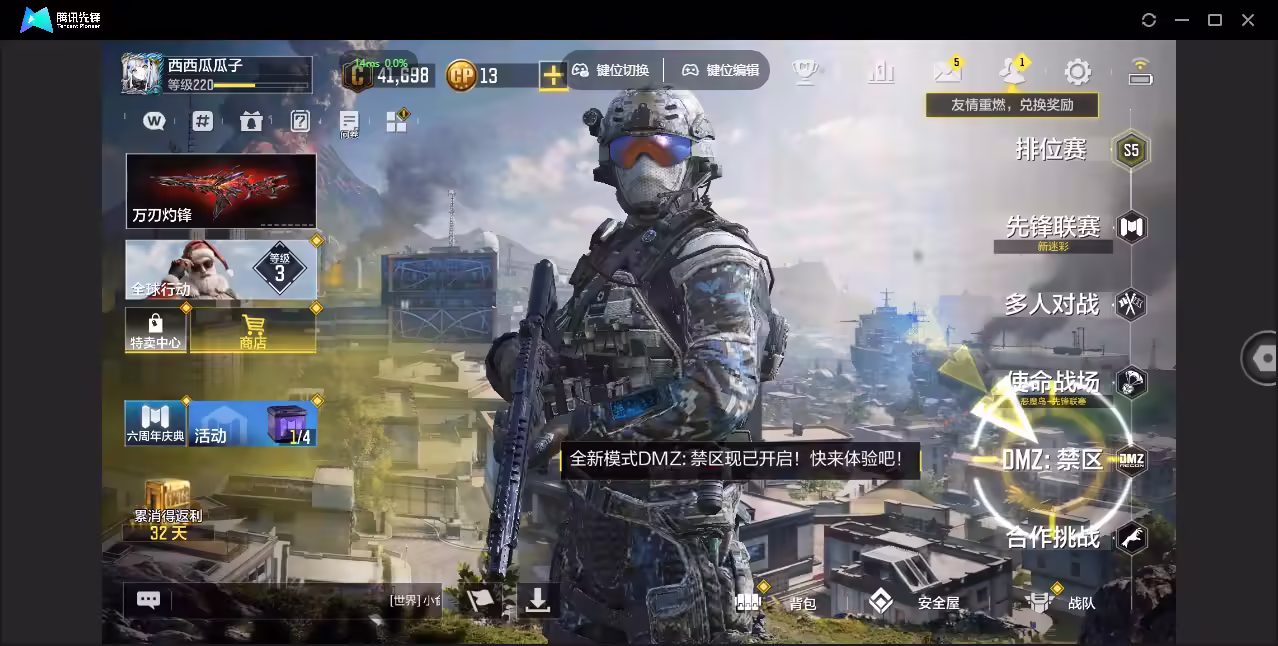Enter the DMZ: 禁区 mode
Viewport: 1278px width, 646px height.
click(1052, 460)
